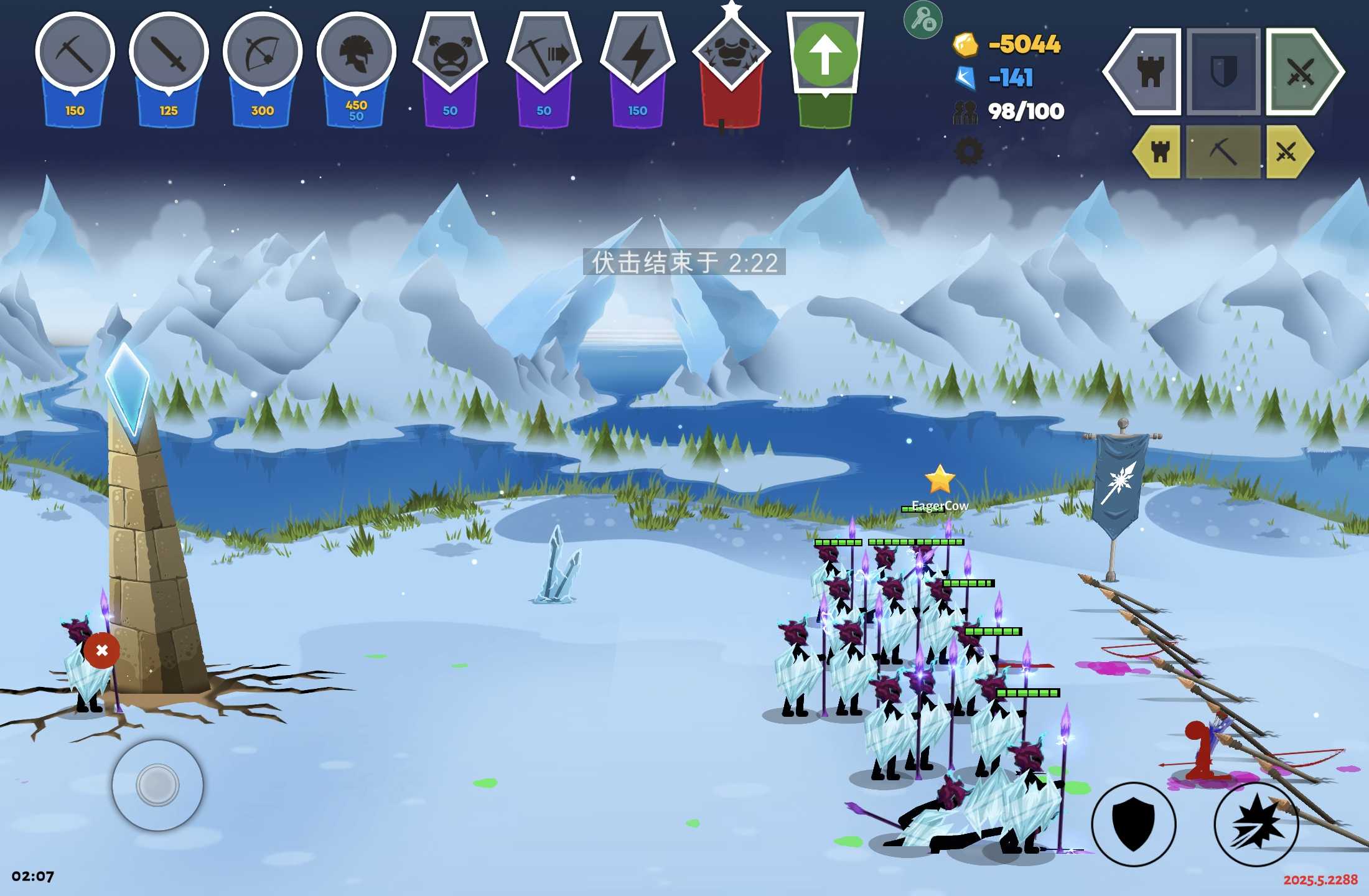Select the yellow castle tower command
Screen dimensions: 1369x896
click(x=1159, y=152)
